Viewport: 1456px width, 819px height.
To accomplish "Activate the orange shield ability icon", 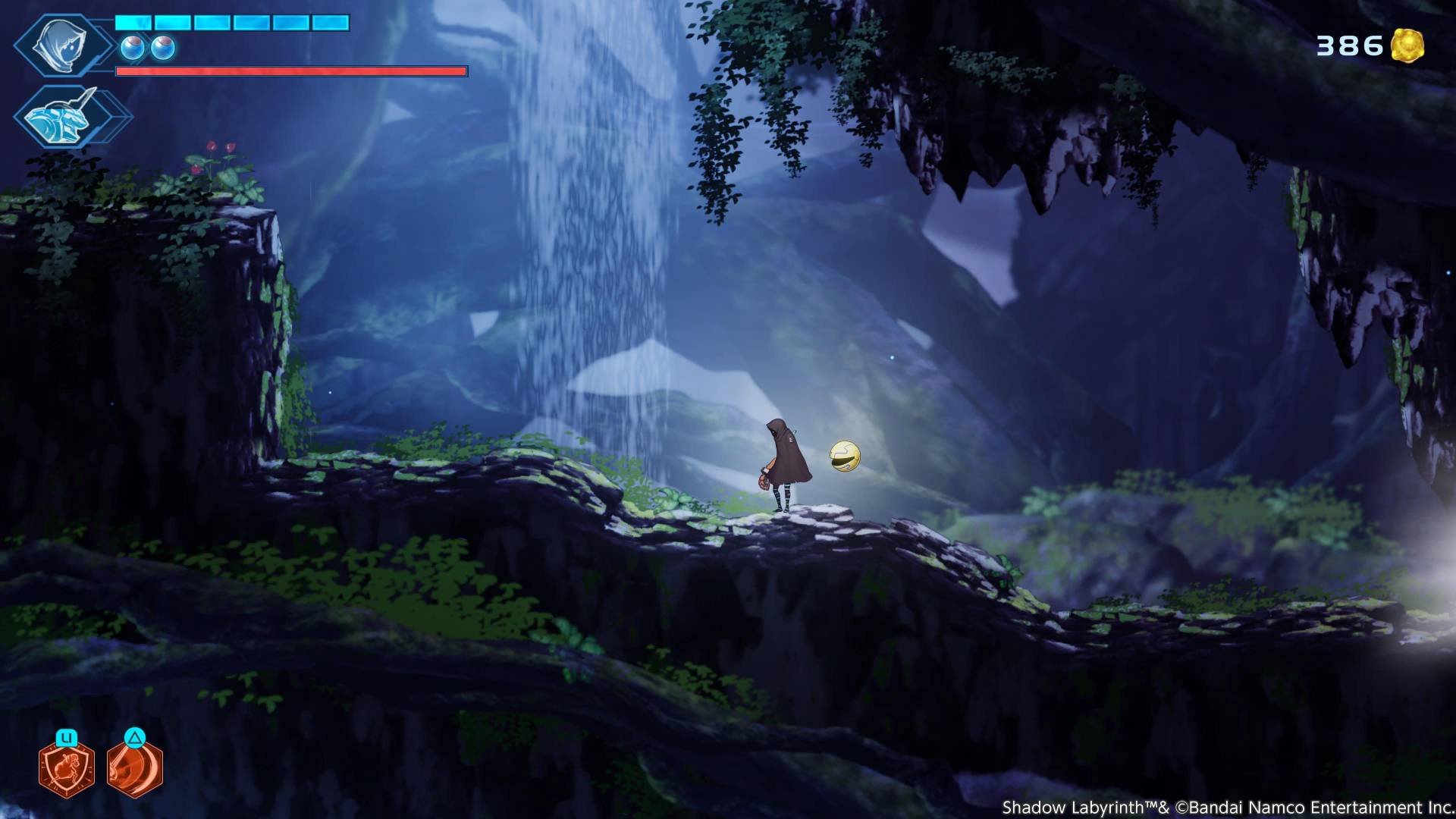I will 67,767.
